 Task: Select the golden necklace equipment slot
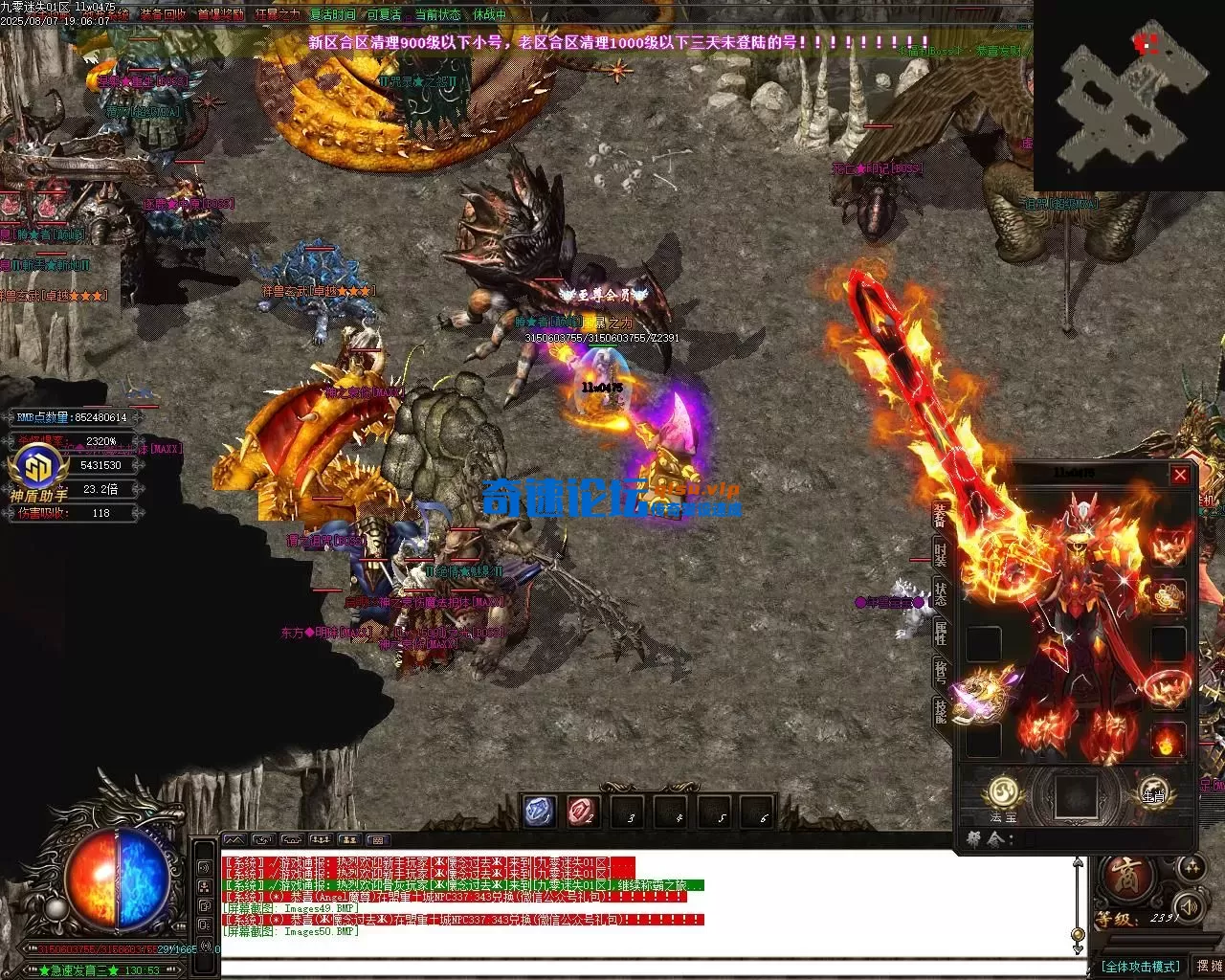pos(1168,596)
